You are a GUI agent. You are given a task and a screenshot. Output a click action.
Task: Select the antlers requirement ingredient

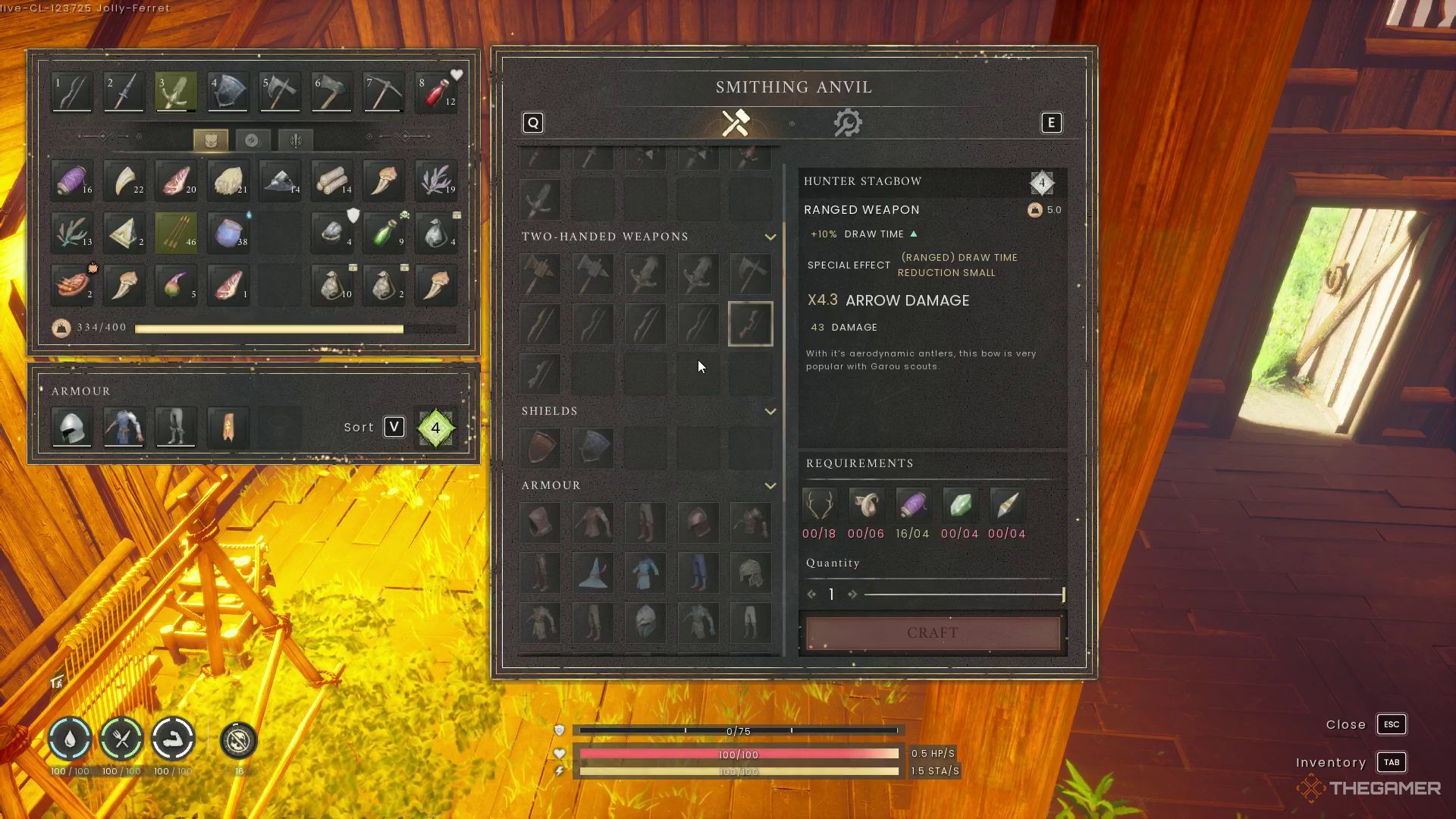coord(819,505)
